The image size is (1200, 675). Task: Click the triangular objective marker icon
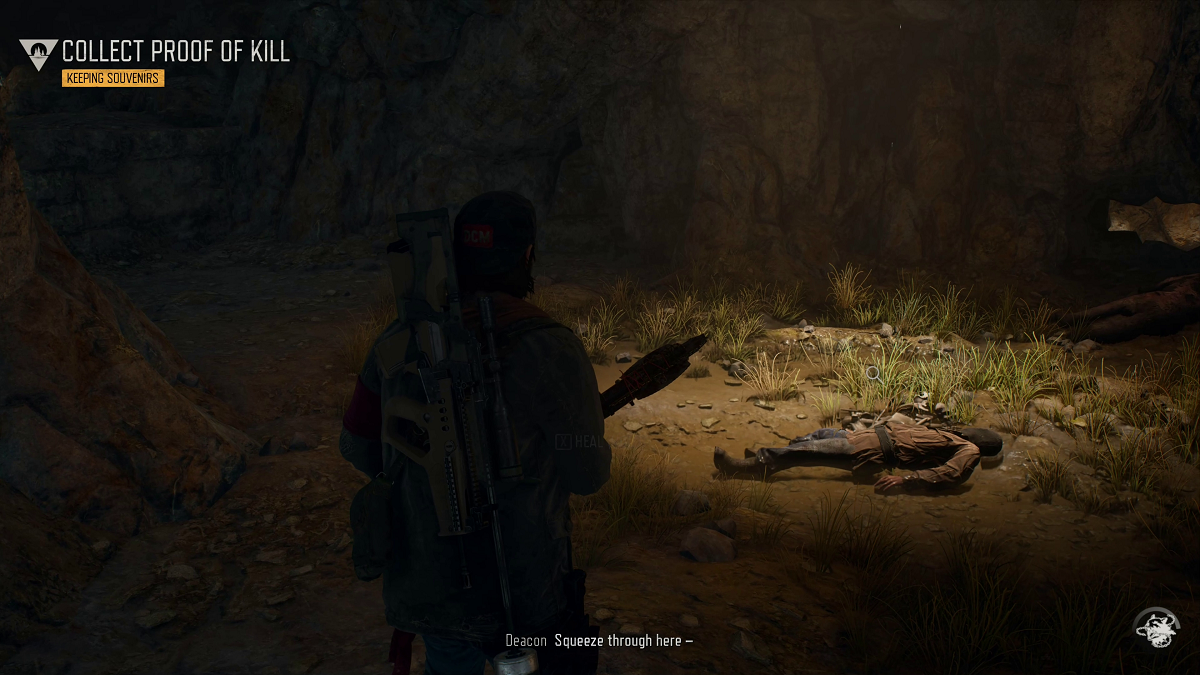point(38,52)
